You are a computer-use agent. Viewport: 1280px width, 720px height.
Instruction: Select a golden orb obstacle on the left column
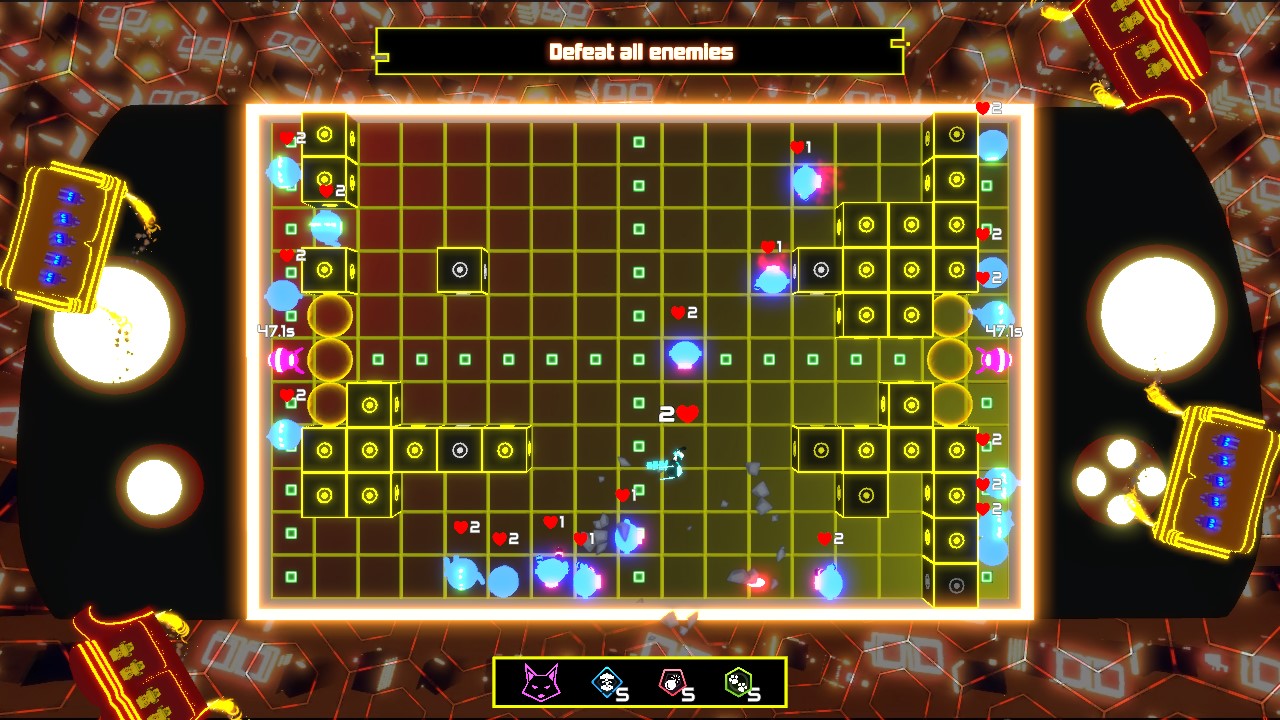click(x=330, y=315)
